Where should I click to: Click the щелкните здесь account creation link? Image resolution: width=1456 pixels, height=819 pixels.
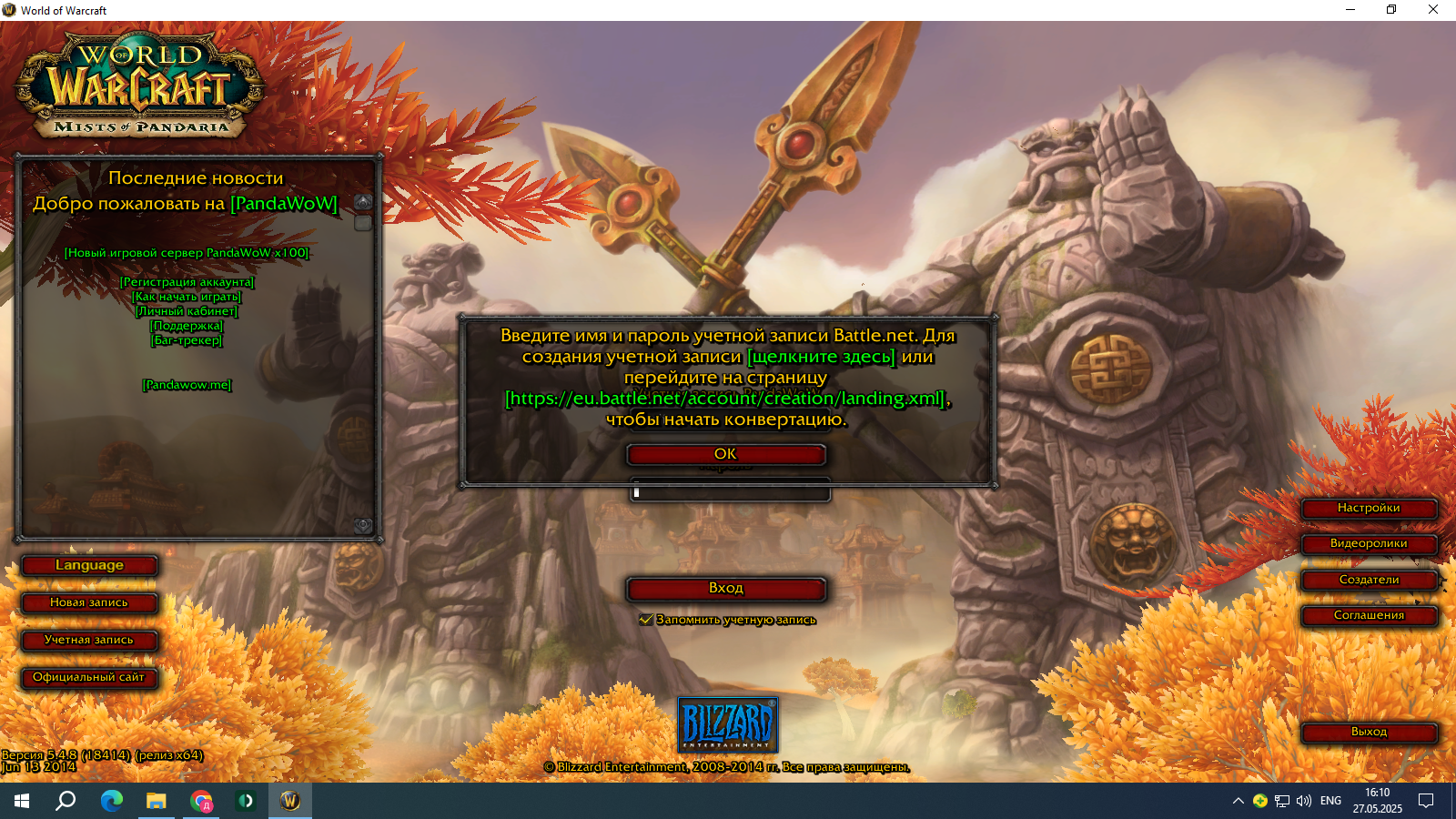tap(821, 357)
